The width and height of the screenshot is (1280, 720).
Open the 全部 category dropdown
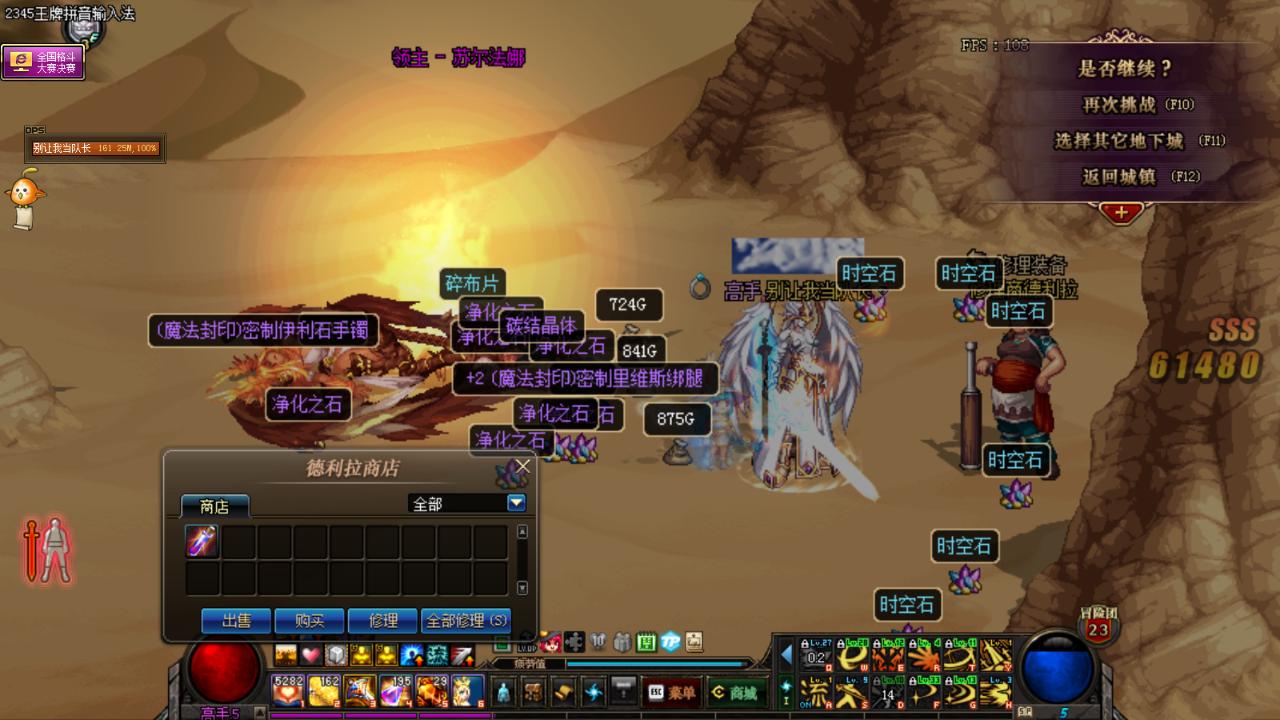(516, 503)
